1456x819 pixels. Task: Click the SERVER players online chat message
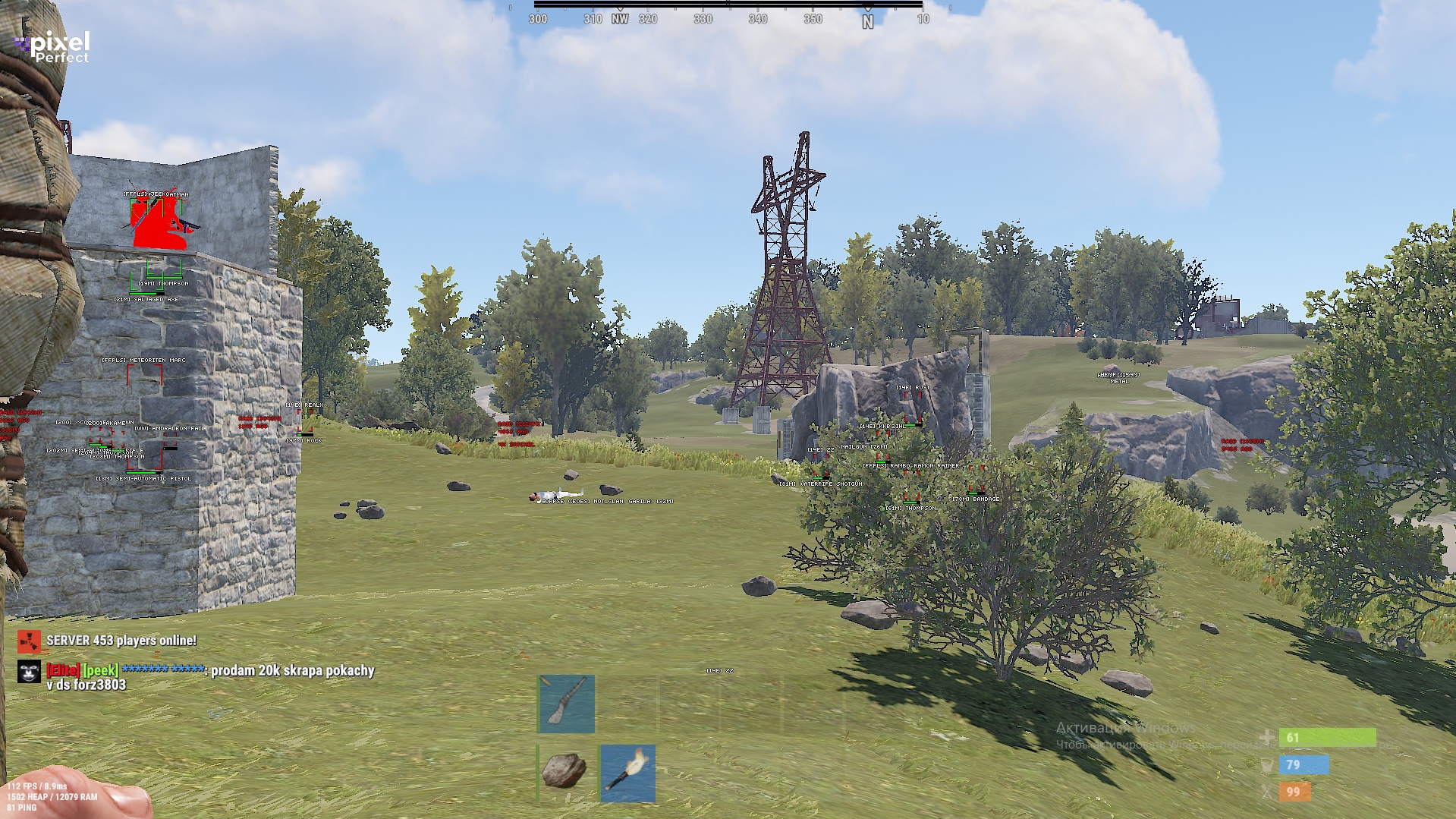[x=121, y=641]
